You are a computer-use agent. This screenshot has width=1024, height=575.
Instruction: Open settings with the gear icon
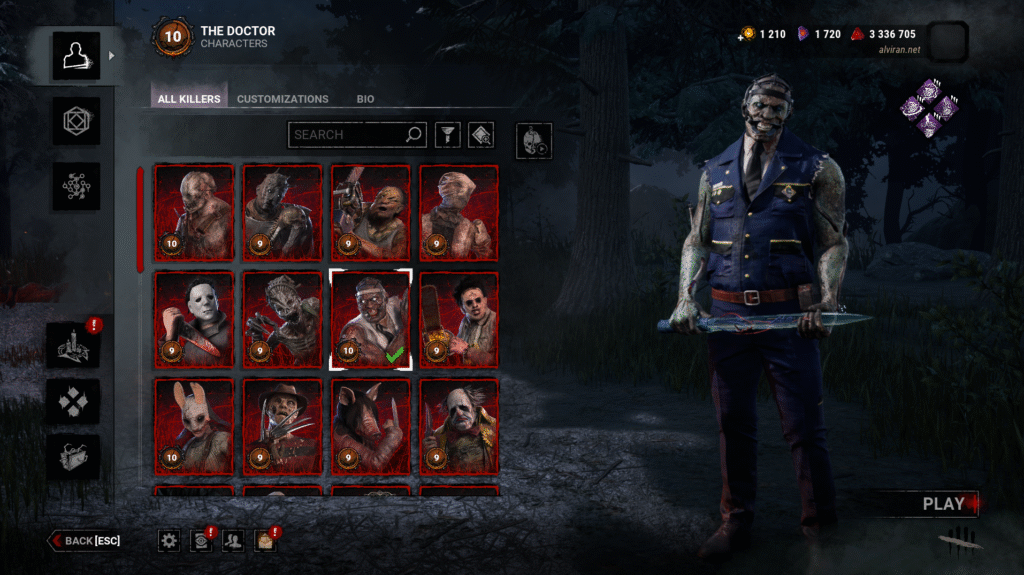pos(169,541)
